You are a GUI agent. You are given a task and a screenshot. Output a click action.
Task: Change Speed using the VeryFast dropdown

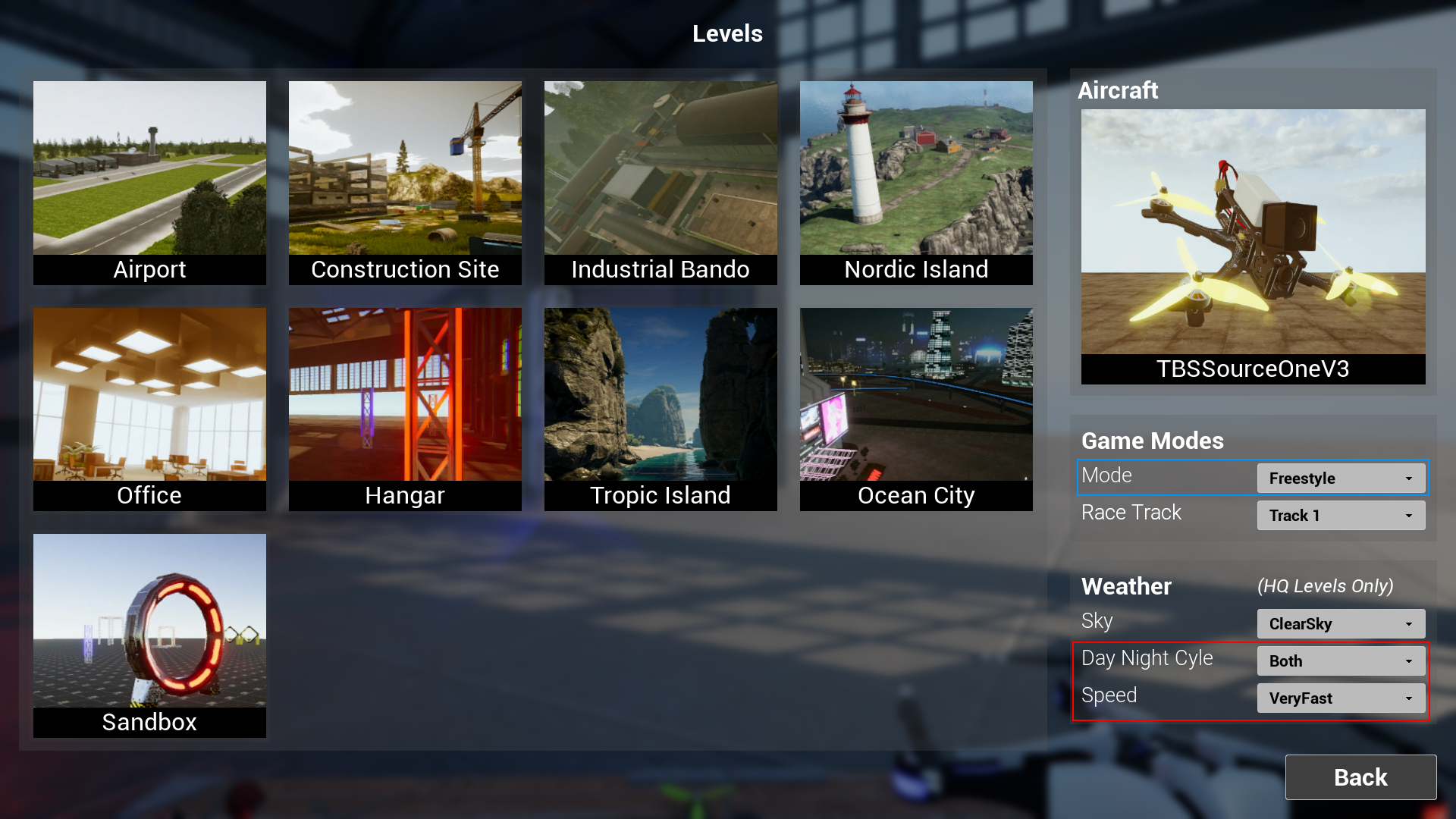[x=1339, y=698]
